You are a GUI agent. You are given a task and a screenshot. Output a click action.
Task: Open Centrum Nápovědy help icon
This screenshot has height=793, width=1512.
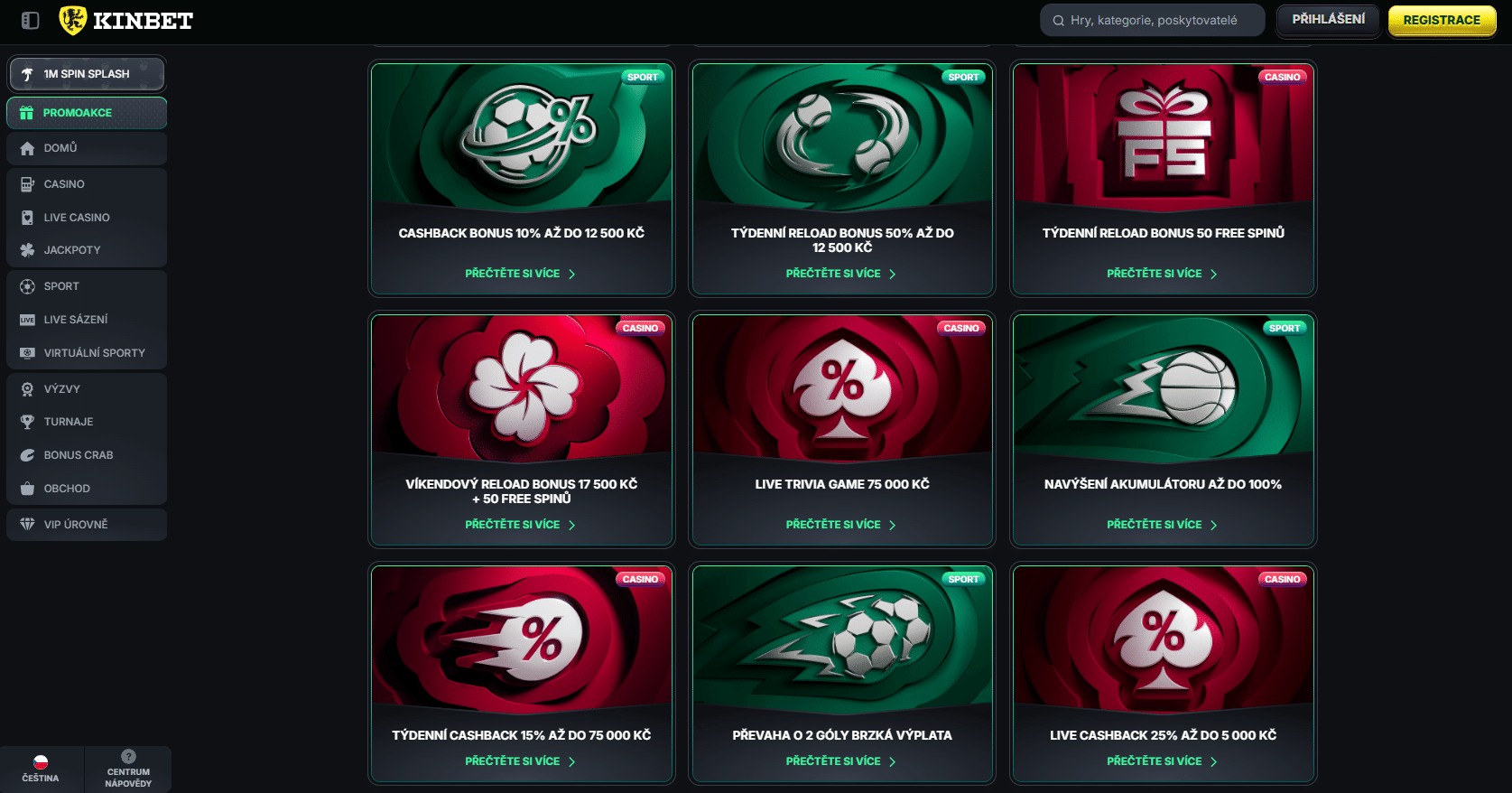[129, 756]
